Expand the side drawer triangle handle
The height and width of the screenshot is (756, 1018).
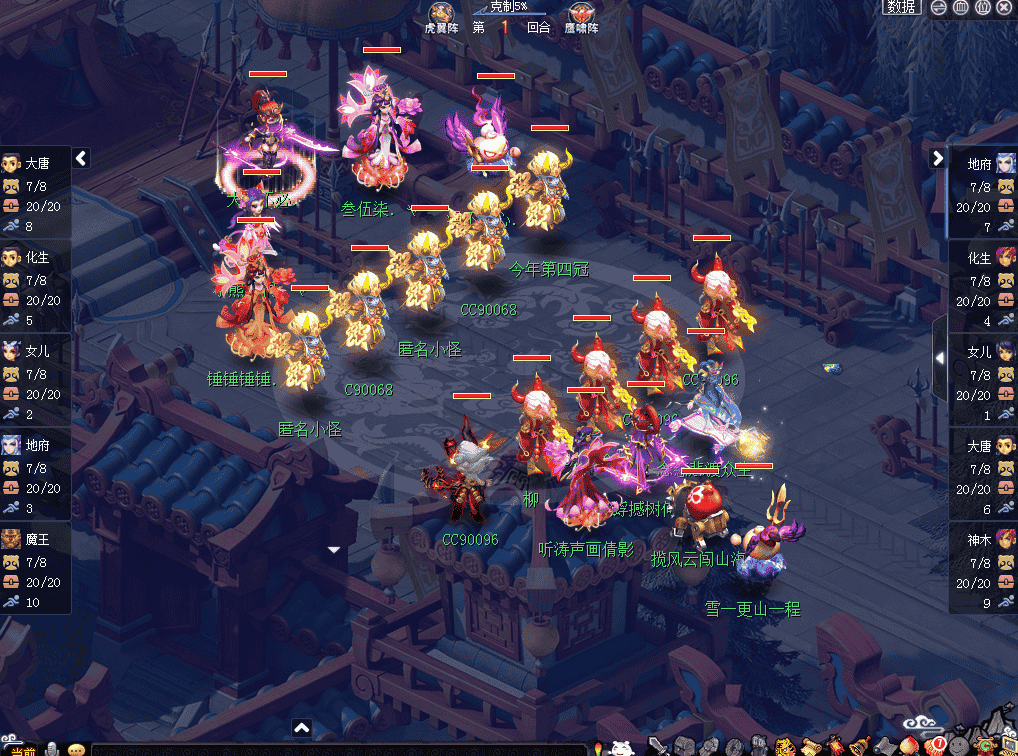tap(939, 358)
